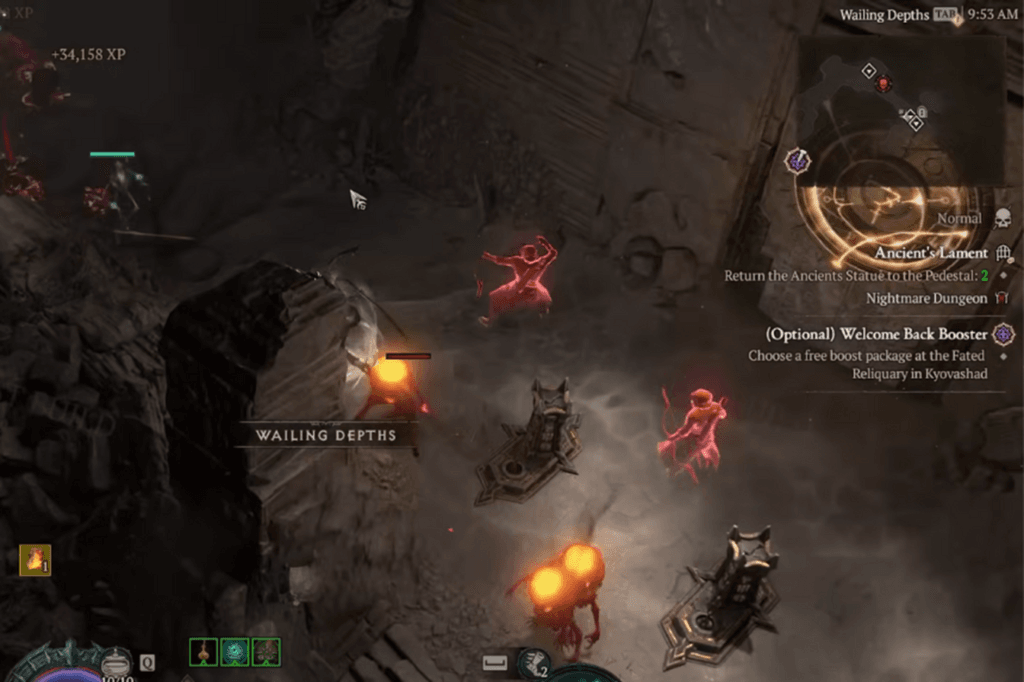Select the Ancient's Lament quest tracker
1024x682 pixels.
(931, 254)
